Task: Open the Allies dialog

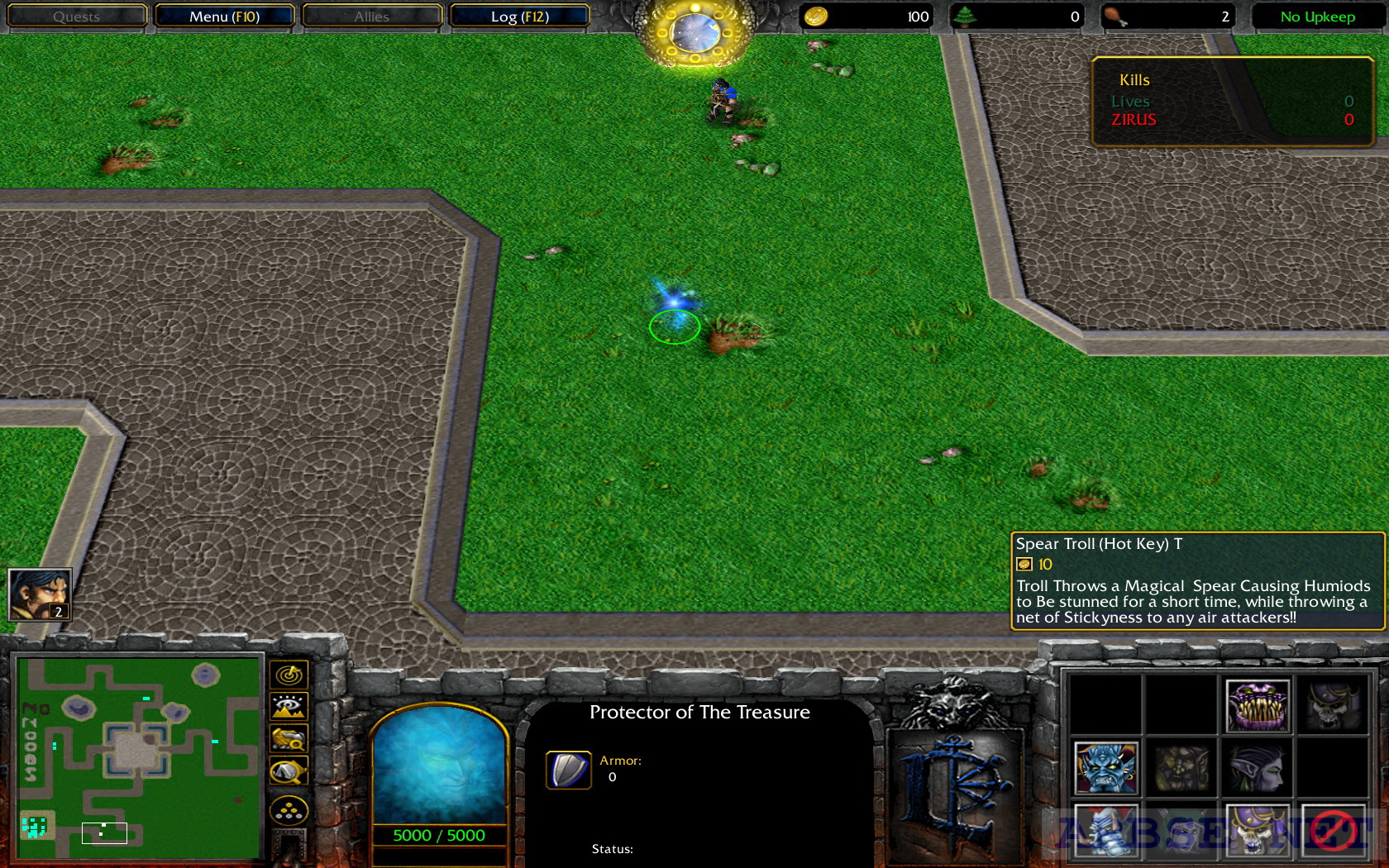Action: pyautogui.click(x=370, y=16)
